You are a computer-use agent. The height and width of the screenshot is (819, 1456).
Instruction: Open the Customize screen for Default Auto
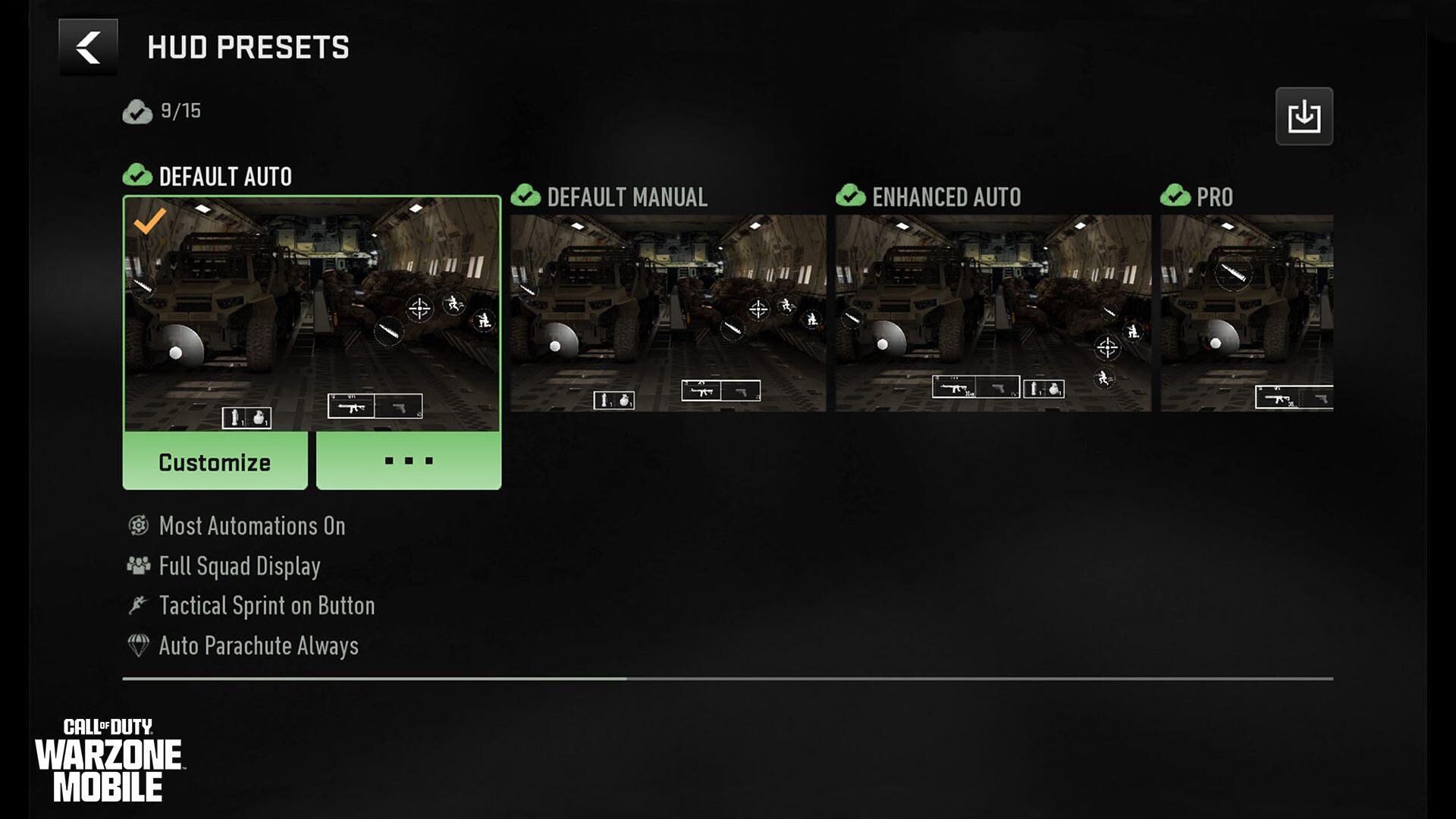coord(215,461)
